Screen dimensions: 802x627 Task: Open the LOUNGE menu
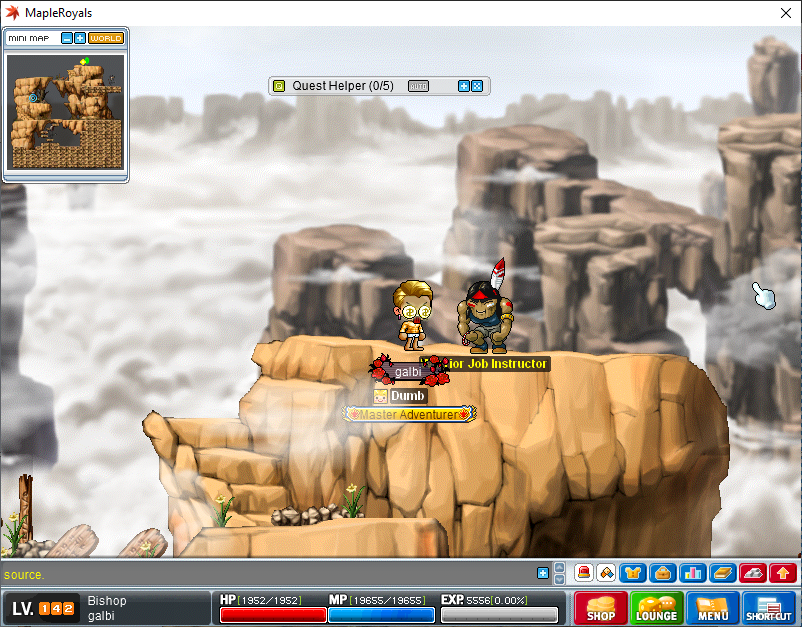tap(656, 608)
